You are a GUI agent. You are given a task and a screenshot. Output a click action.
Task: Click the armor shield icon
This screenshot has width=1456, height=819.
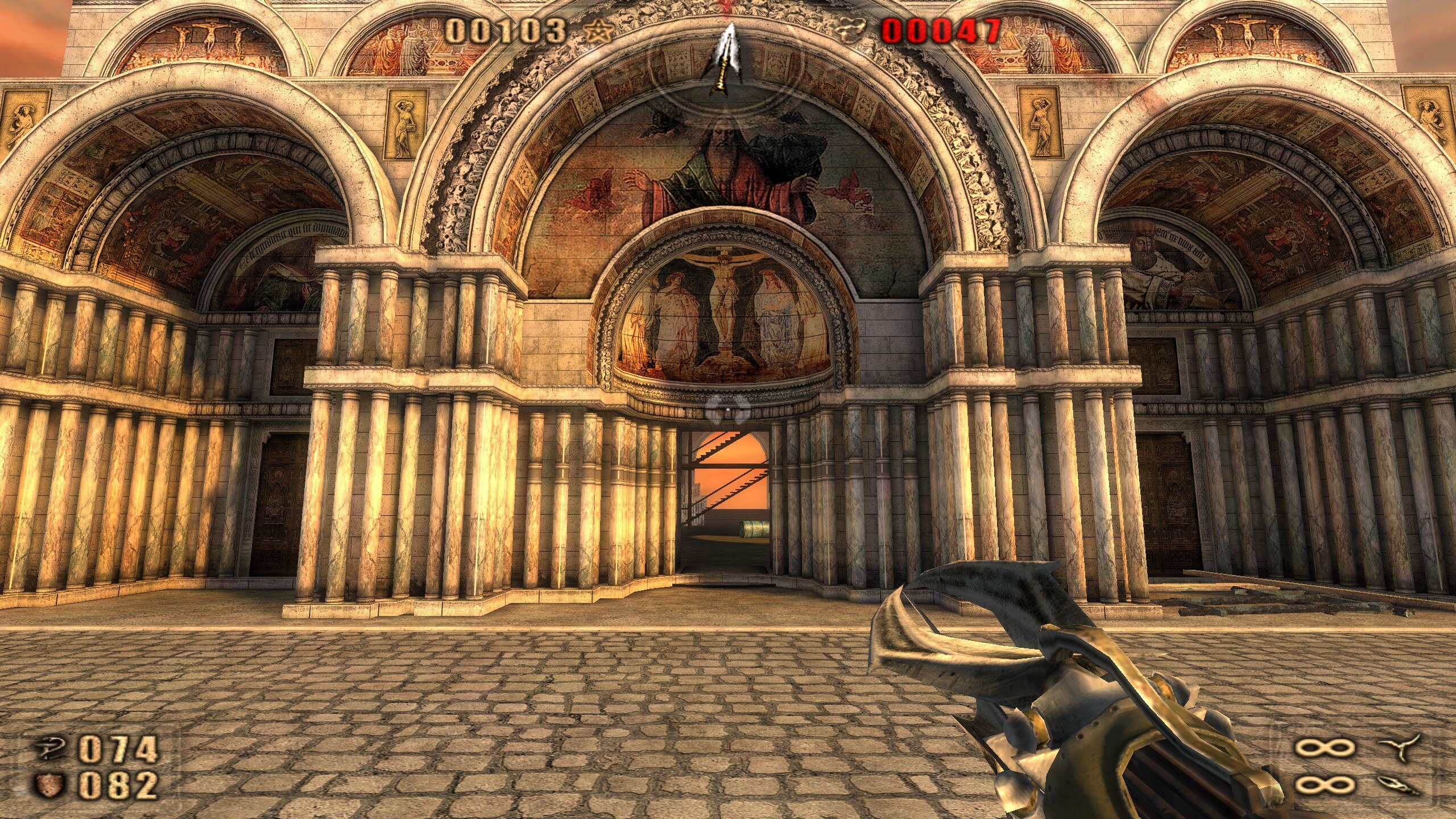point(50,786)
